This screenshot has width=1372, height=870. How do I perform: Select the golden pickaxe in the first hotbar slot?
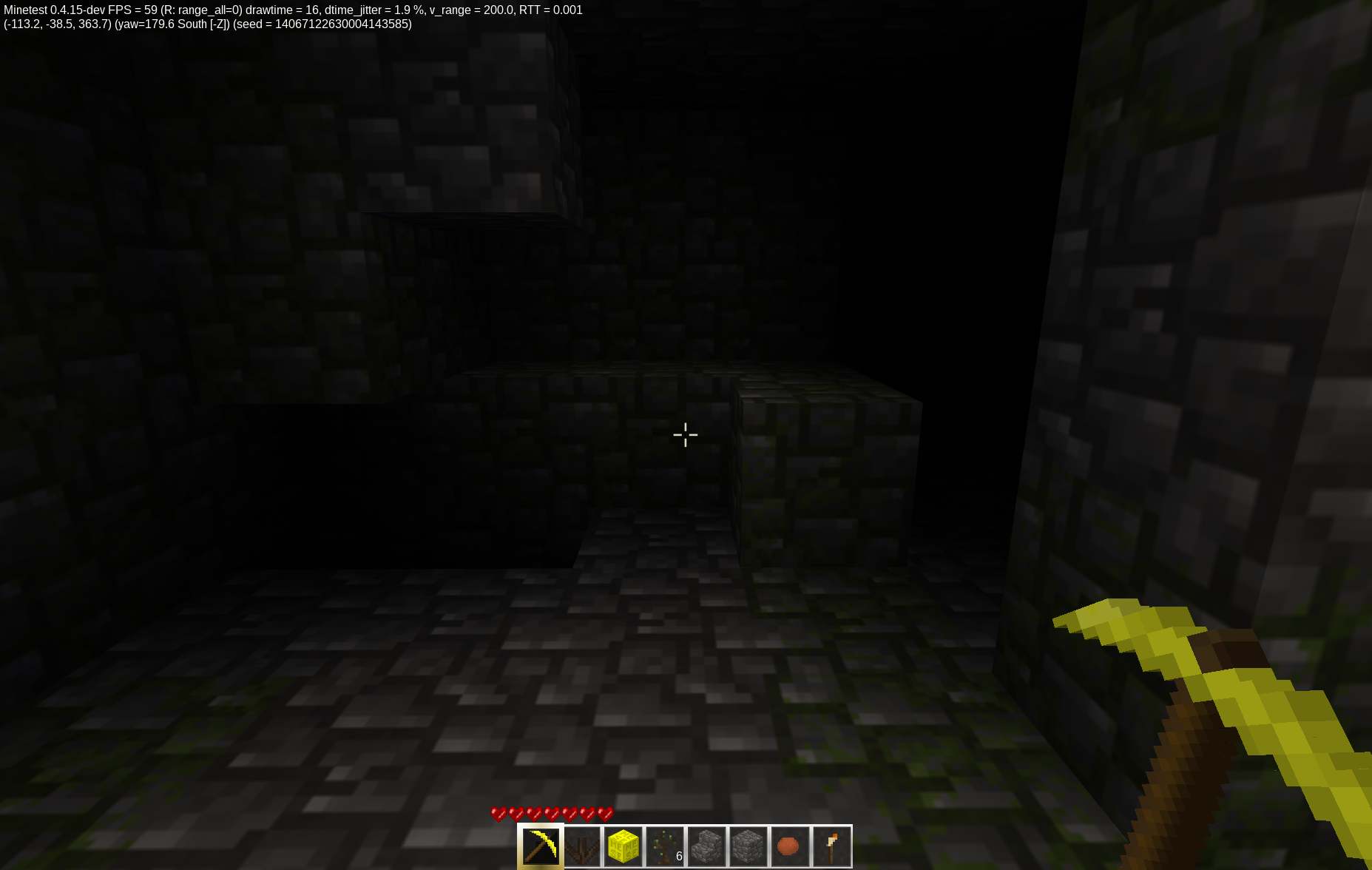click(541, 846)
